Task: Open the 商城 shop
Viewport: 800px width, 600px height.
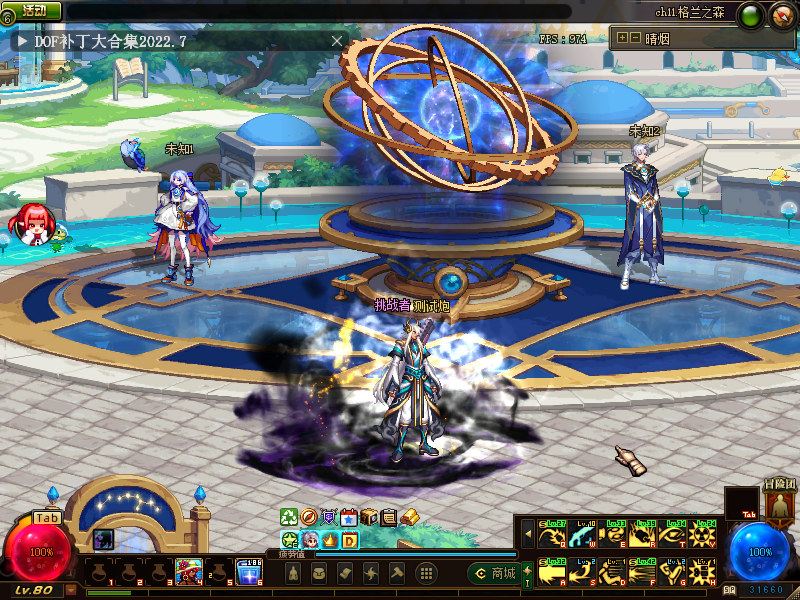Action: point(494,573)
